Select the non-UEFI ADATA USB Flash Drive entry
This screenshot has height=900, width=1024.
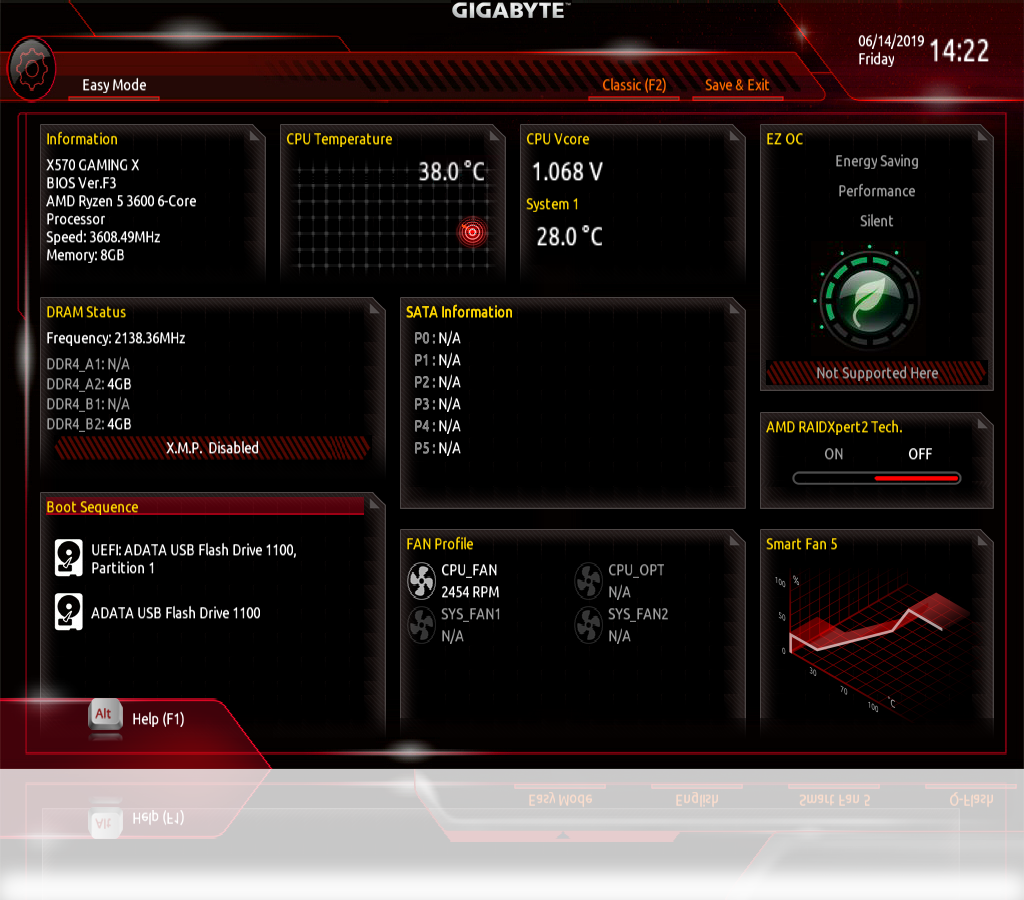(x=175, y=613)
